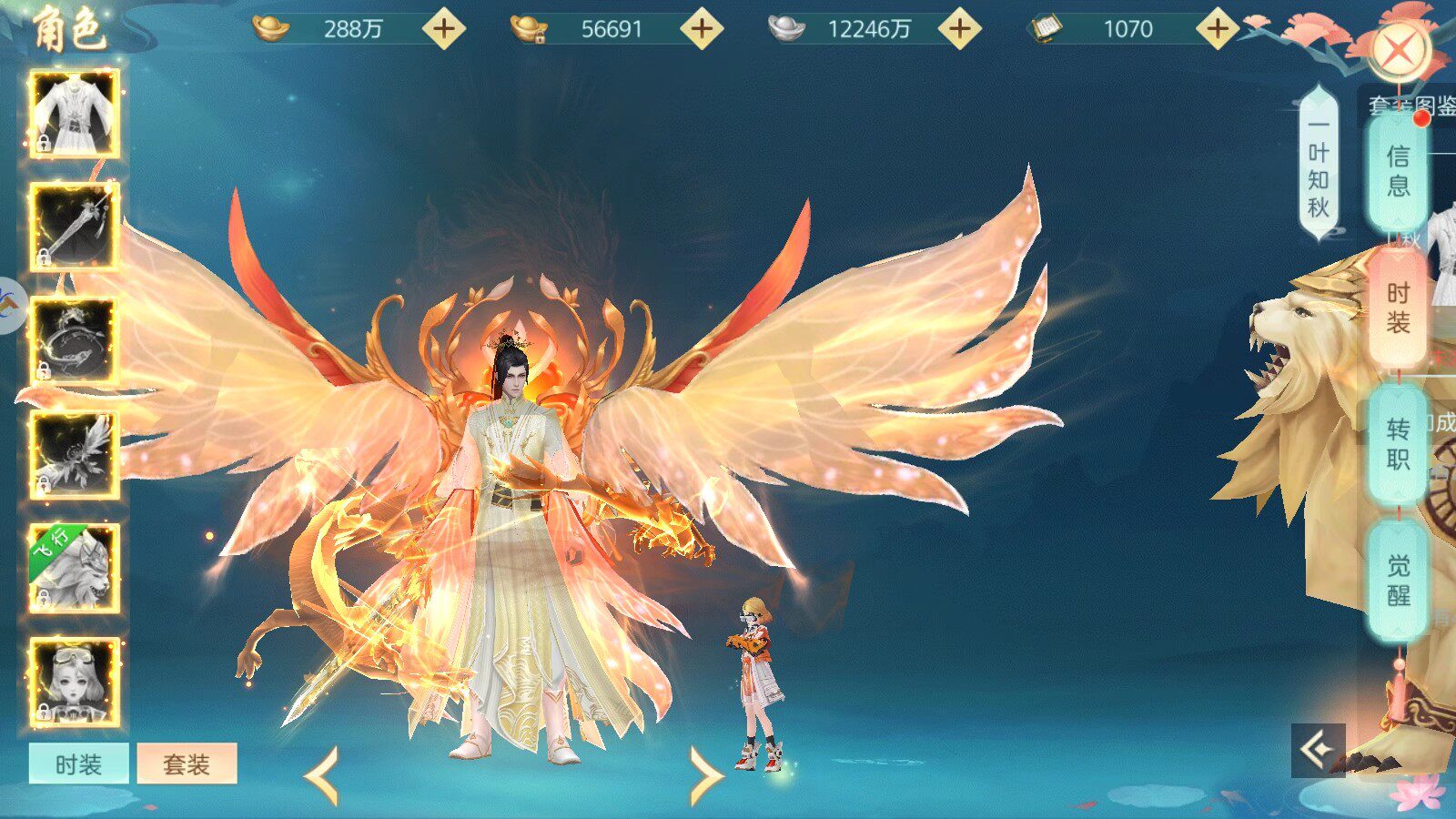
Task: Add bound gold via the plus button
Action: click(702, 29)
